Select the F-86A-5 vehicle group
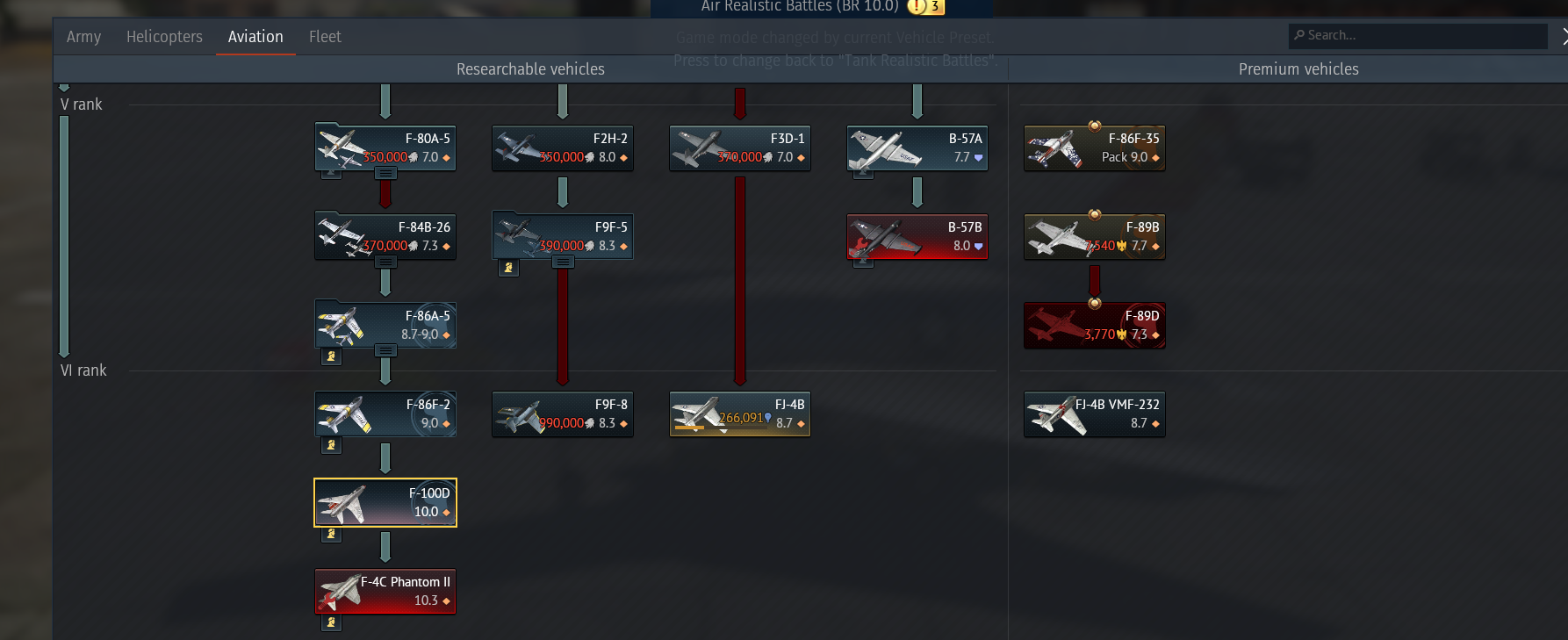The height and width of the screenshot is (640, 1568). pos(385,325)
